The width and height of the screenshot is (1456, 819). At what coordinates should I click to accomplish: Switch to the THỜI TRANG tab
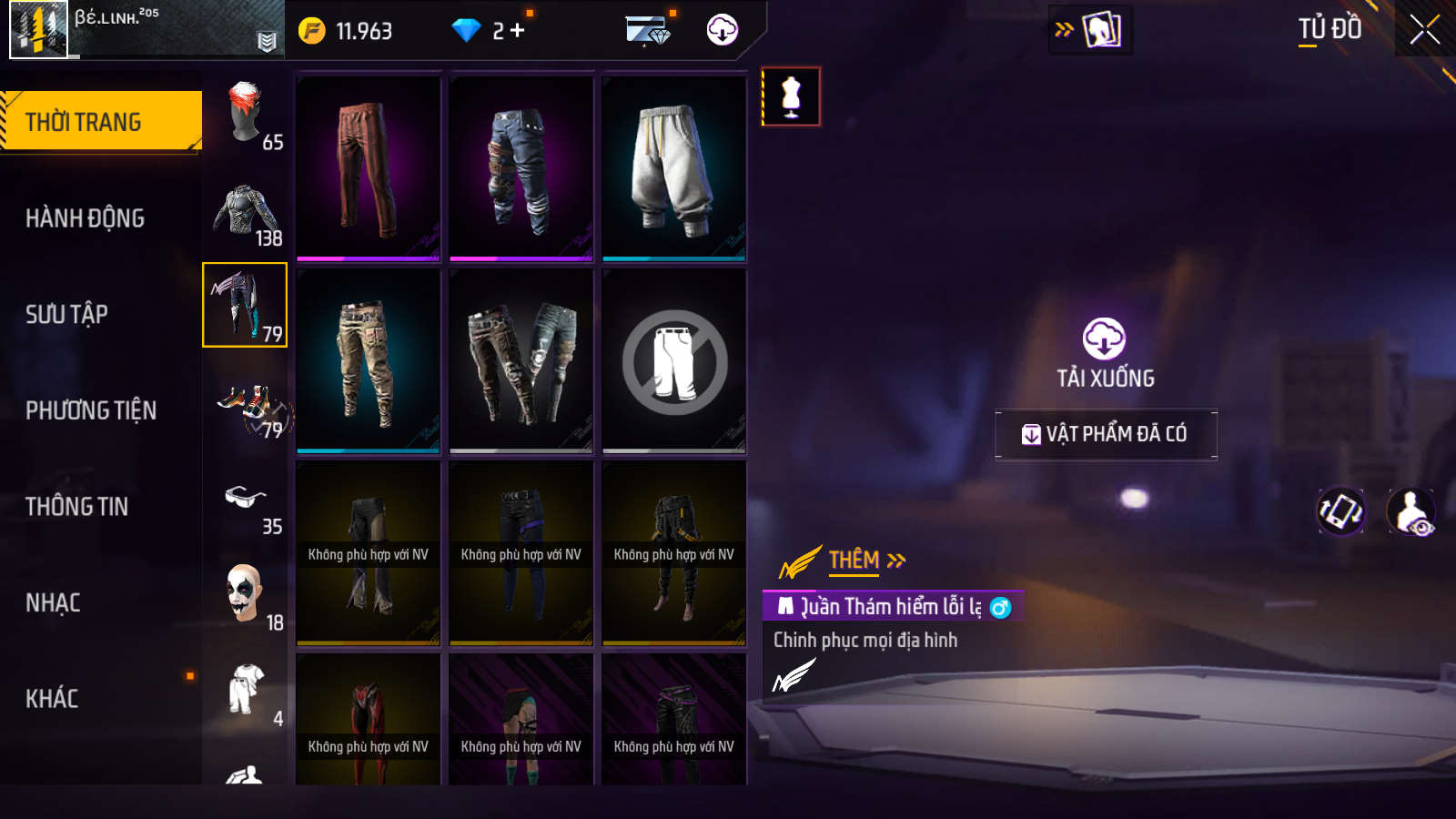coord(100,121)
